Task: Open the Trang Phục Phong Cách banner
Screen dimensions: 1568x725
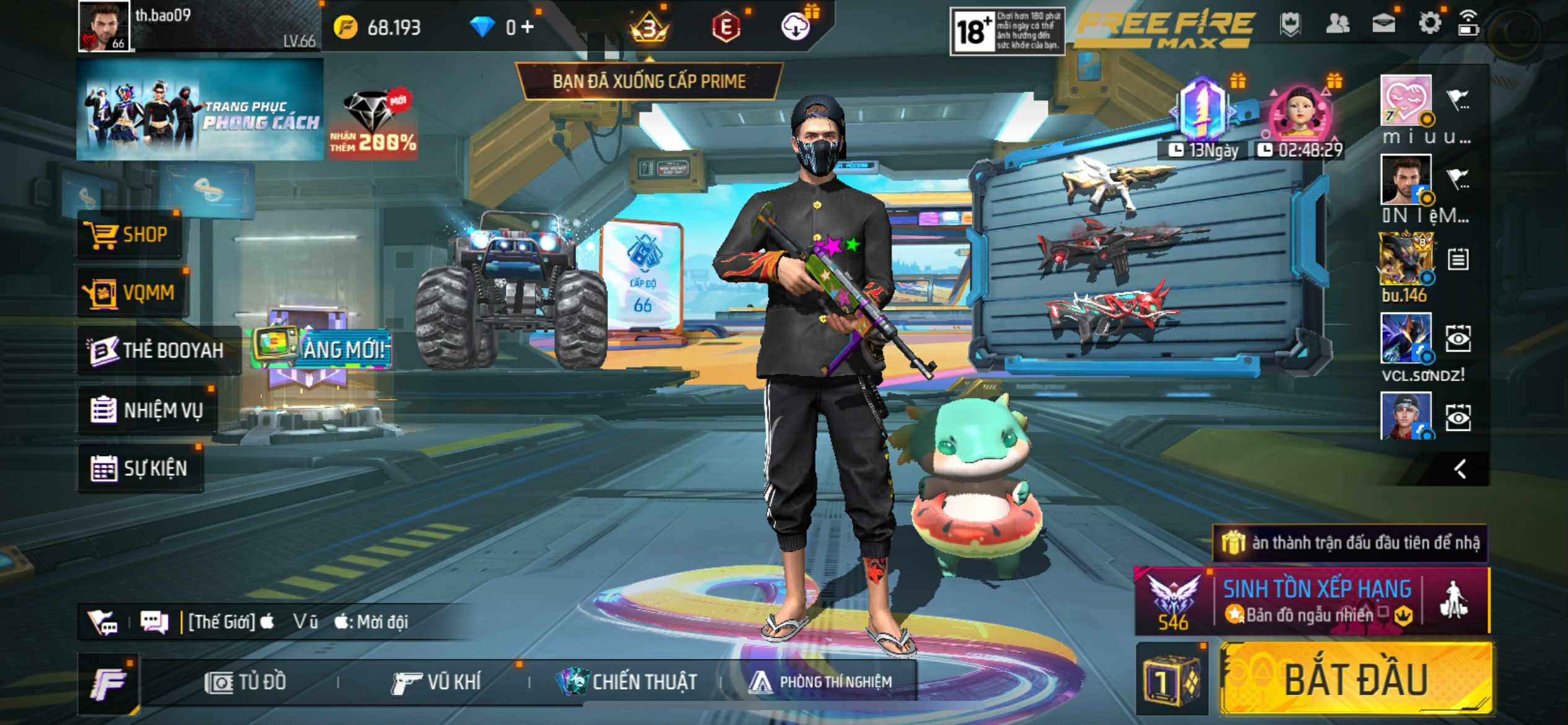Action: tap(199, 110)
